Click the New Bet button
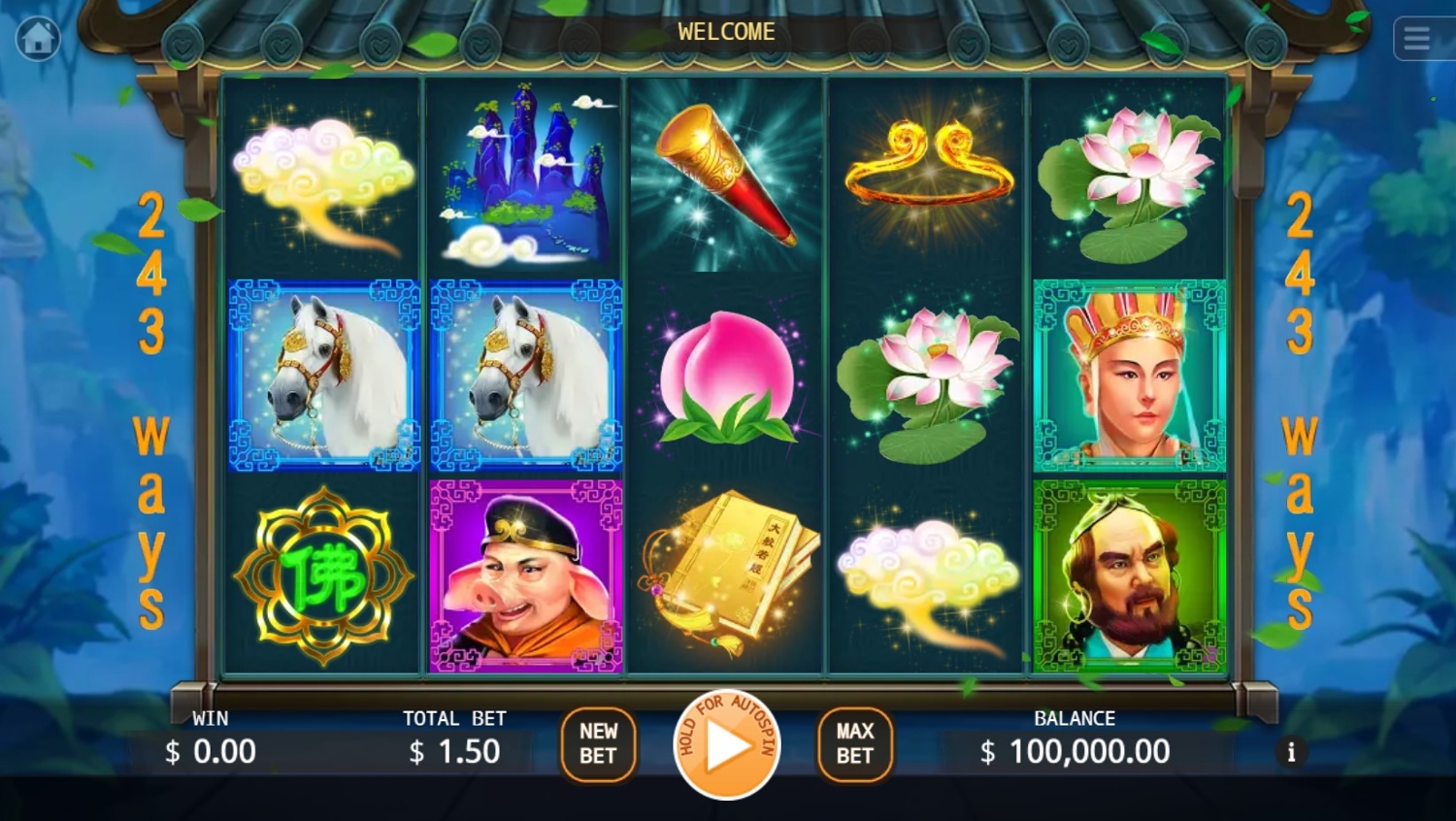This screenshot has height=821, width=1456. click(x=598, y=744)
